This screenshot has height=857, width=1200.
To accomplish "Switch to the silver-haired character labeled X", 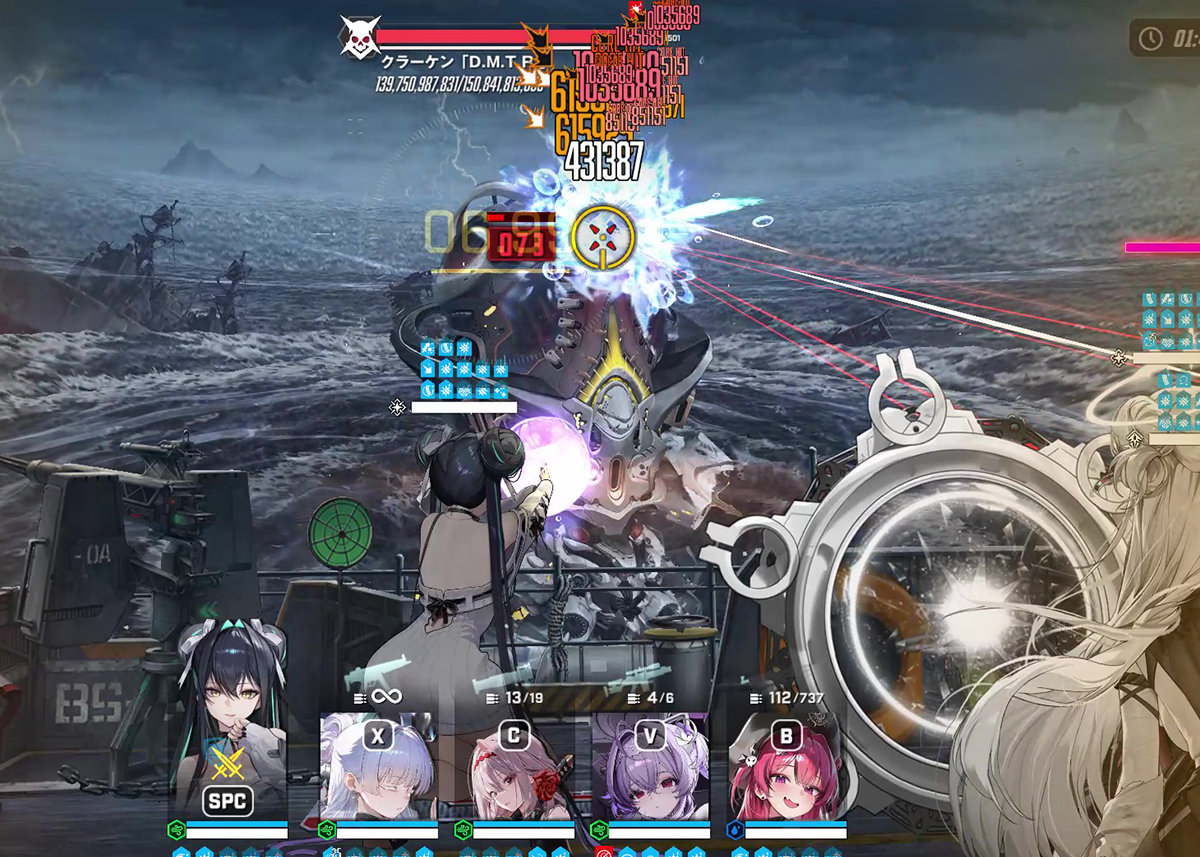I will [x=377, y=767].
